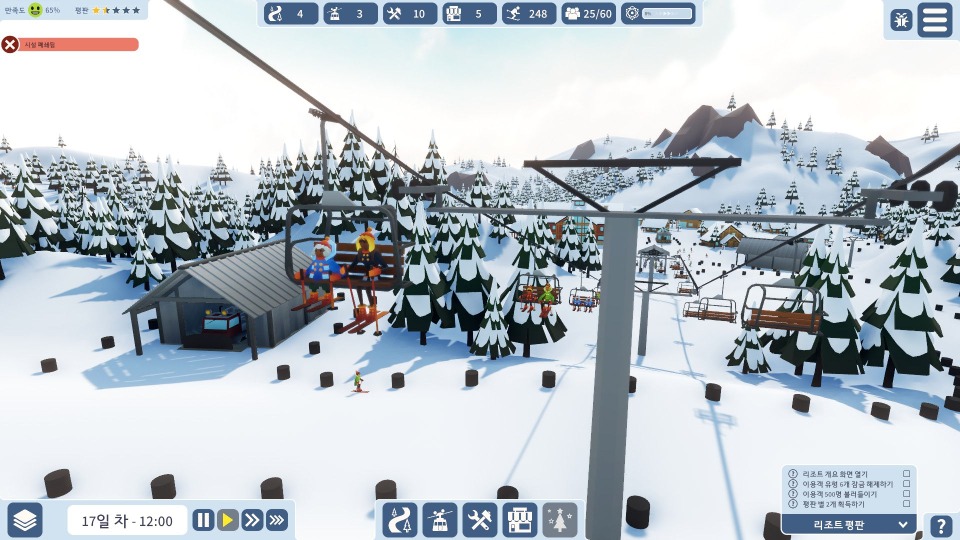The height and width of the screenshot is (540, 960).
Task: Open the wrench and hammer maintenance tool
Action: pyautogui.click(x=480, y=520)
